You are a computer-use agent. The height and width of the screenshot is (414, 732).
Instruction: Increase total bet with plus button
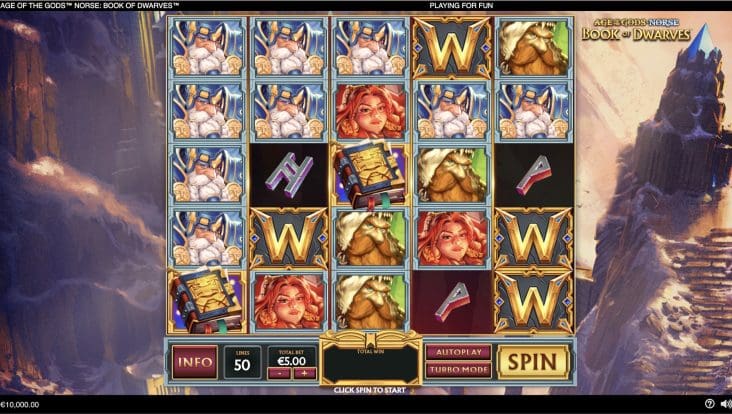(303, 373)
